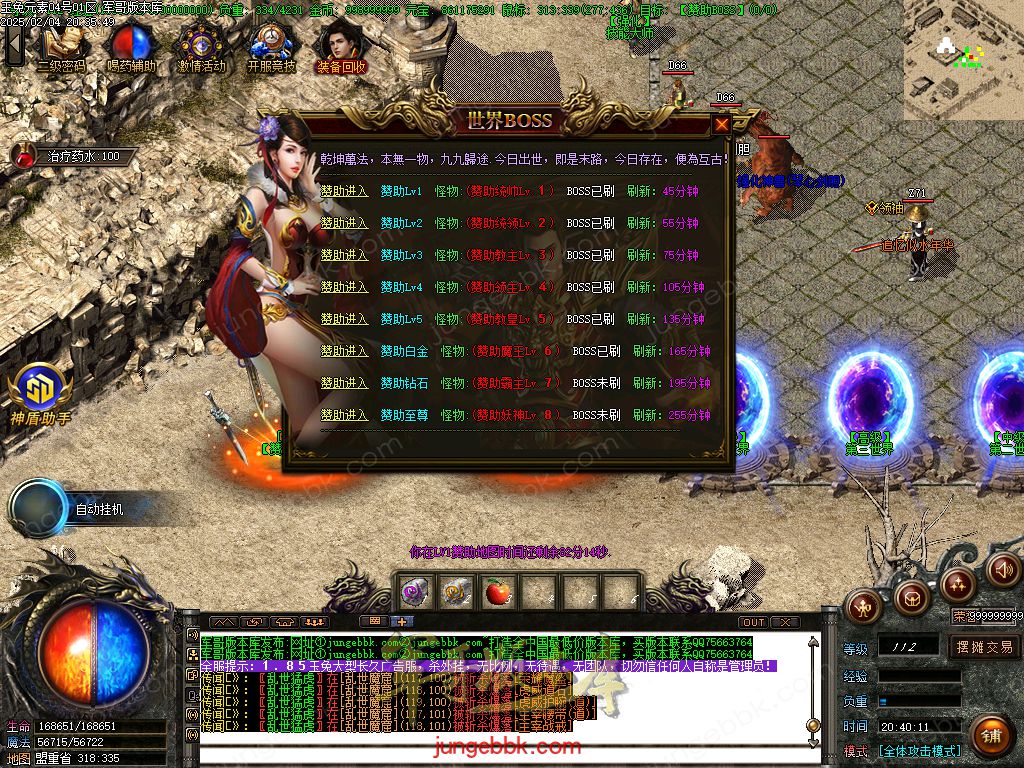The height and width of the screenshot is (768, 1024).
Task: Open the 摆摊交易 stall trading button
Action: coord(984,647)
